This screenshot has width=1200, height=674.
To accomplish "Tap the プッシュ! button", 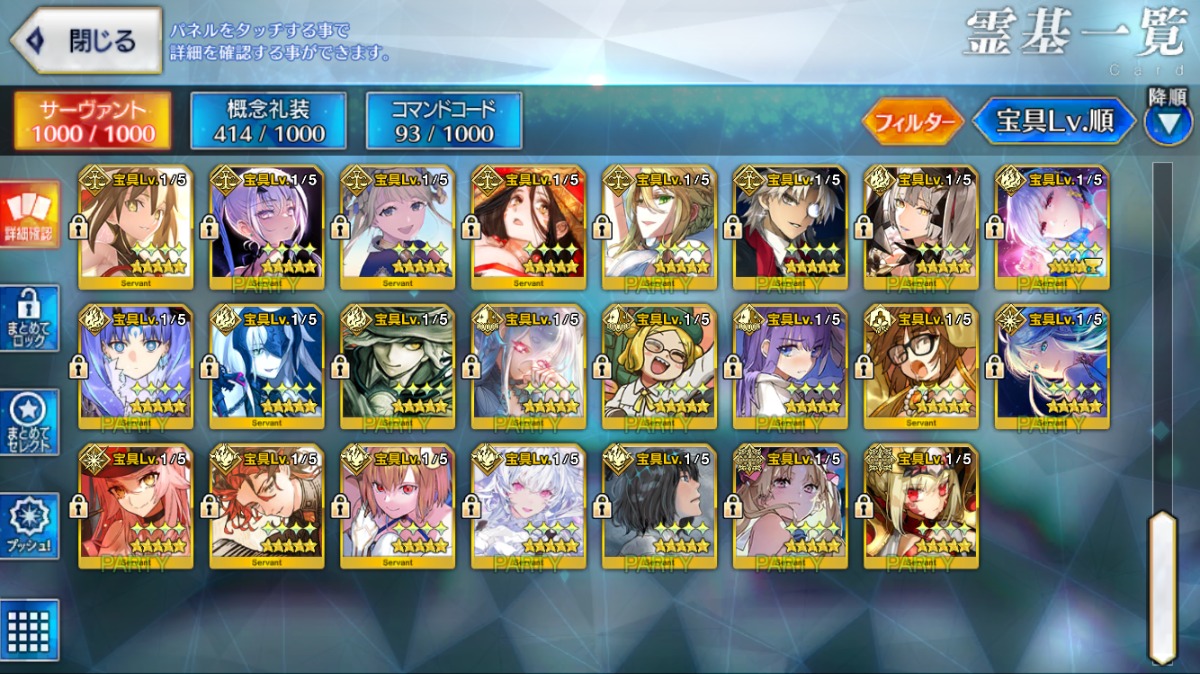I will (30, 527).
